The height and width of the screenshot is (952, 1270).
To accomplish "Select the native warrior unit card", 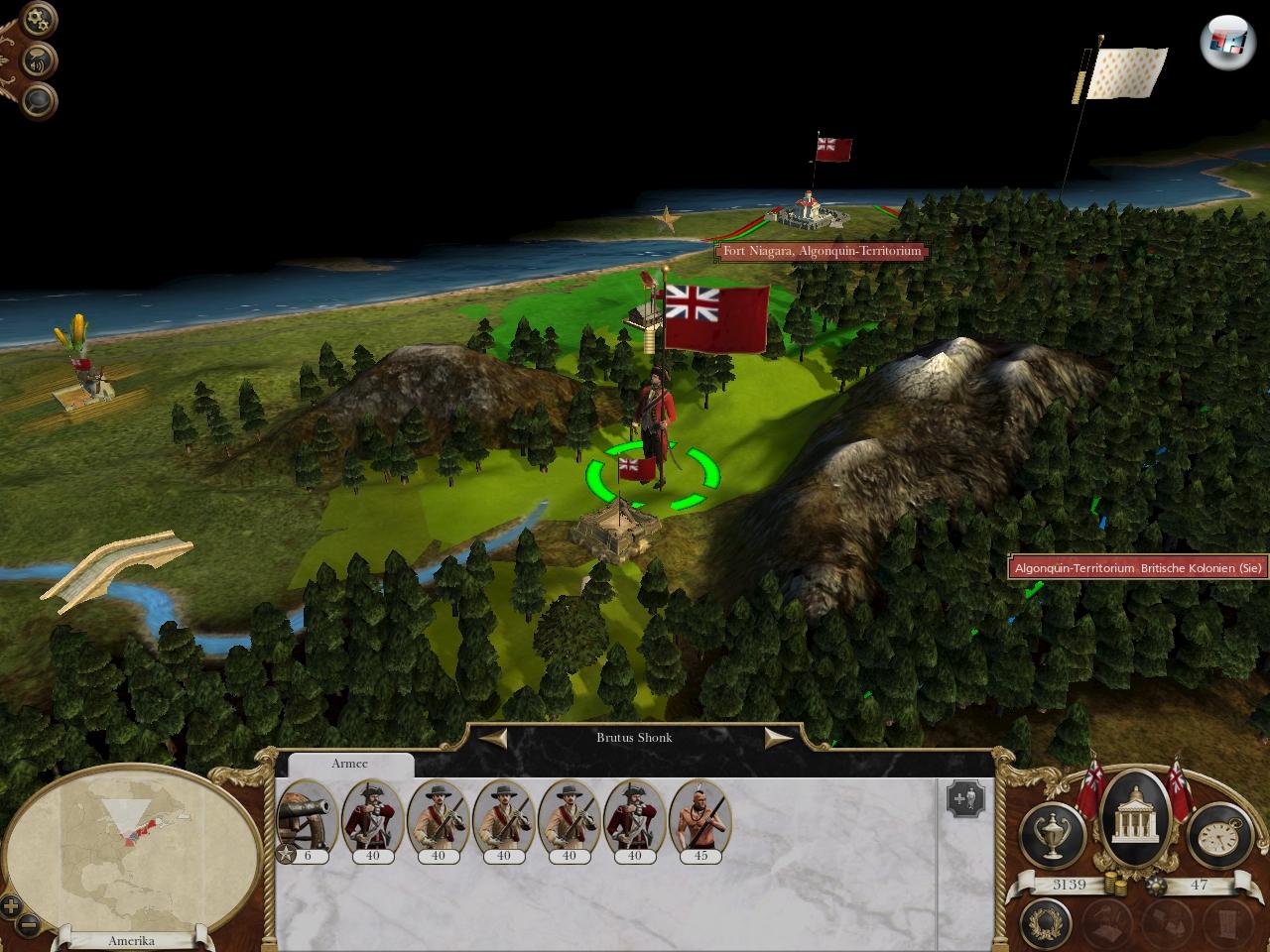I will [700, 819].
